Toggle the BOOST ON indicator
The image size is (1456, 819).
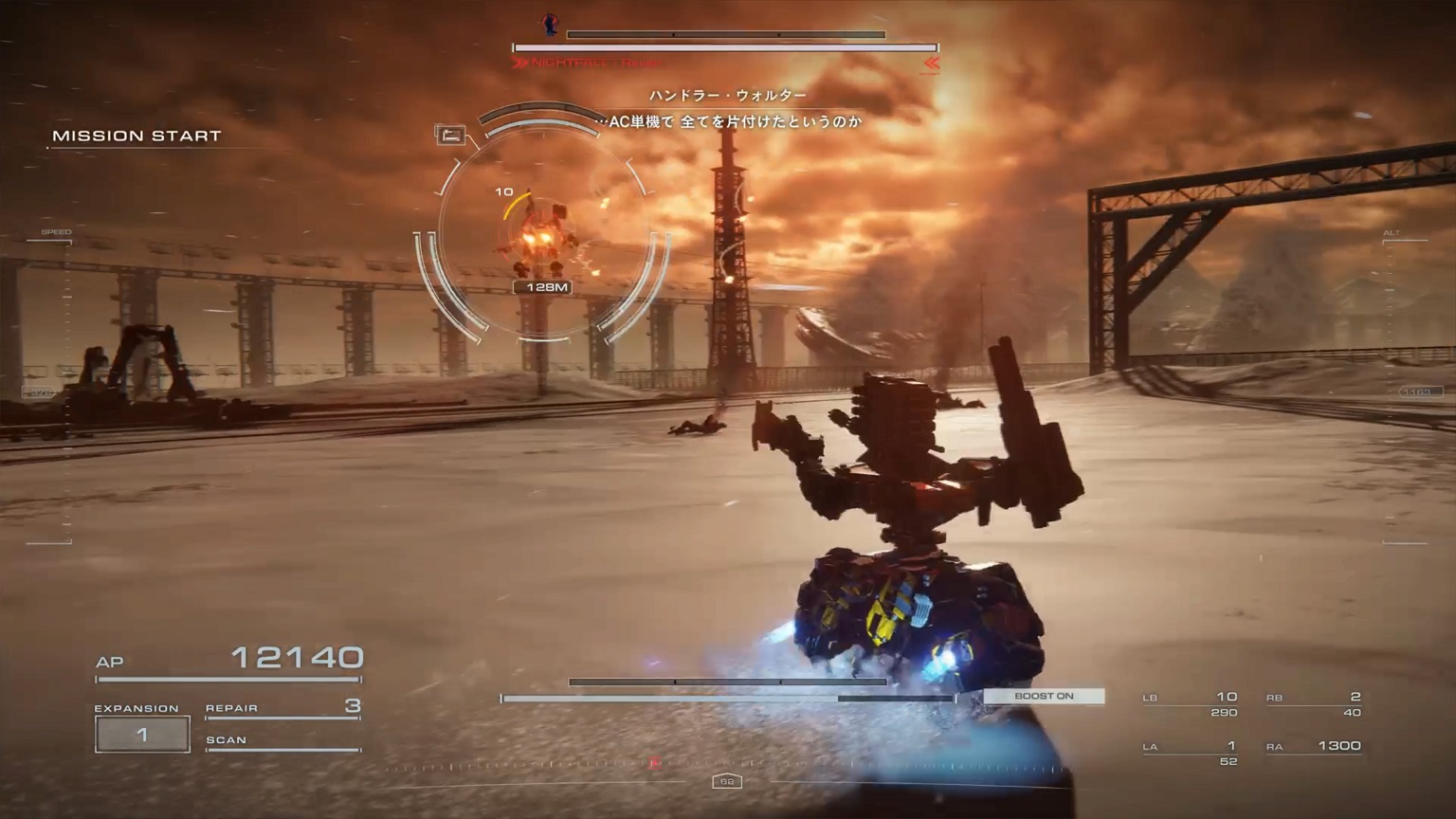pyautogui.click(x=1044, y=696)
